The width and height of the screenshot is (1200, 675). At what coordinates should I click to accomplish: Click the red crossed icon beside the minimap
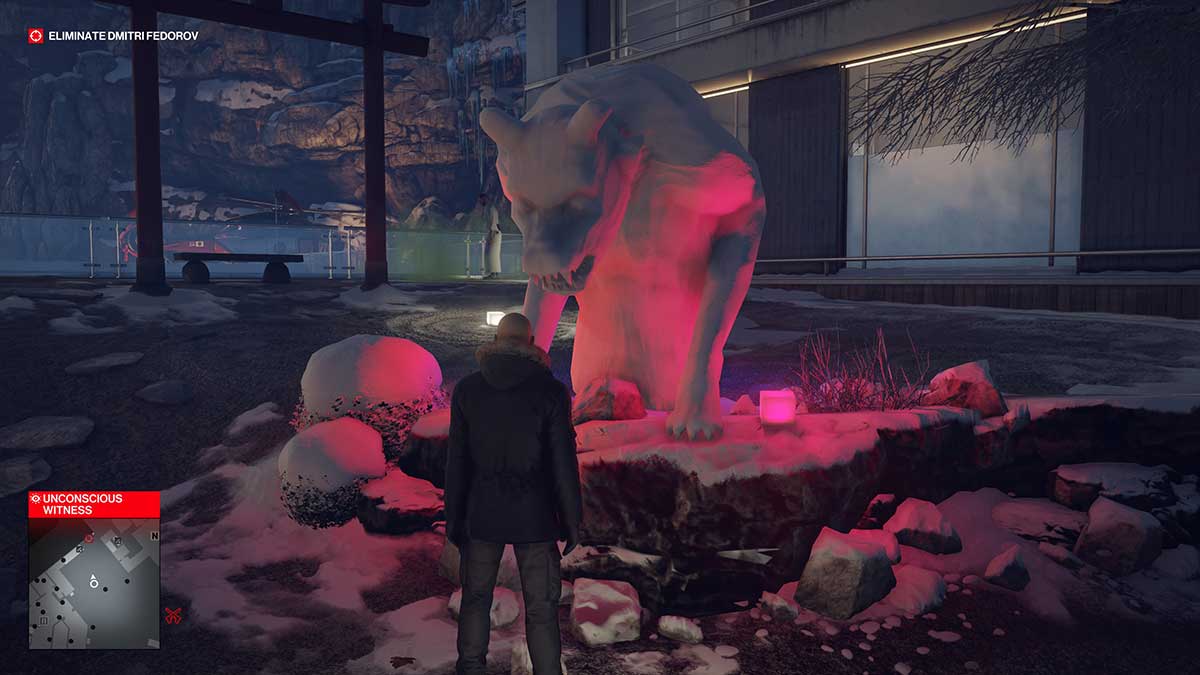173,615
